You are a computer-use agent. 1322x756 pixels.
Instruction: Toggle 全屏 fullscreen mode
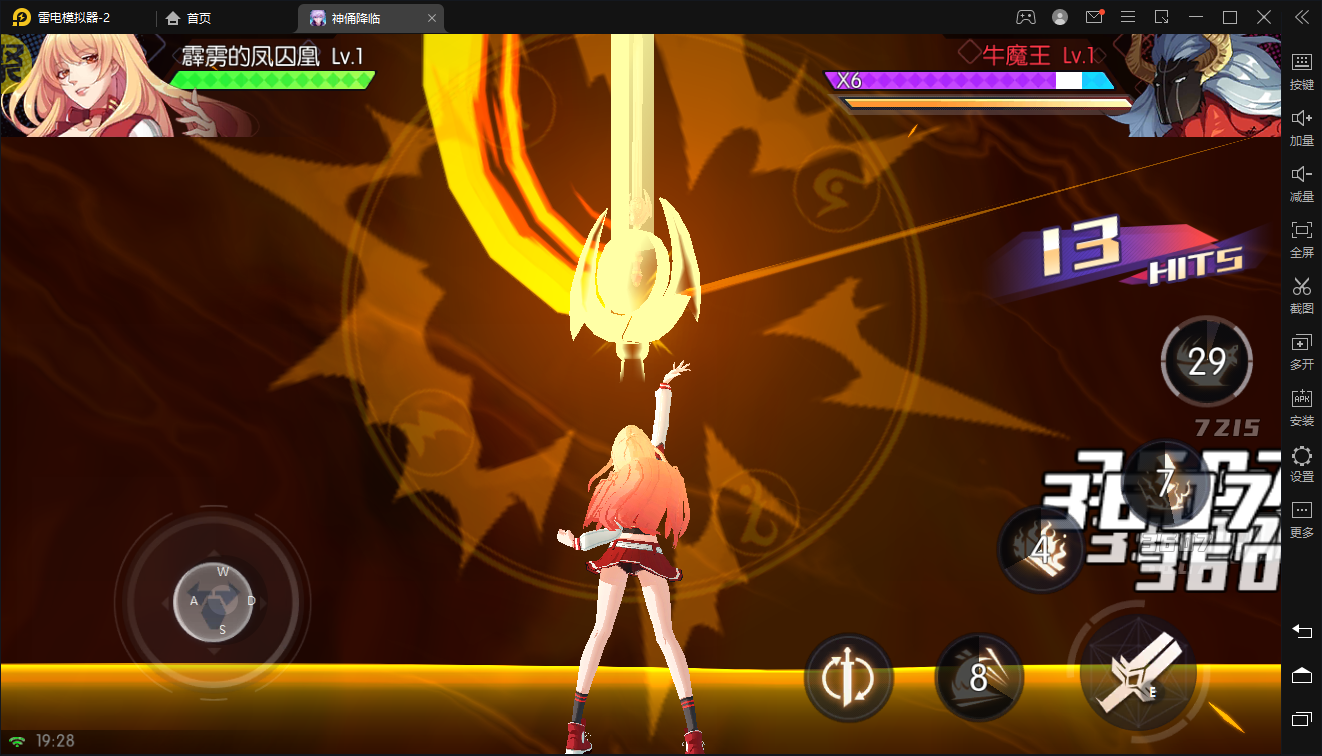coord(1301,239)
